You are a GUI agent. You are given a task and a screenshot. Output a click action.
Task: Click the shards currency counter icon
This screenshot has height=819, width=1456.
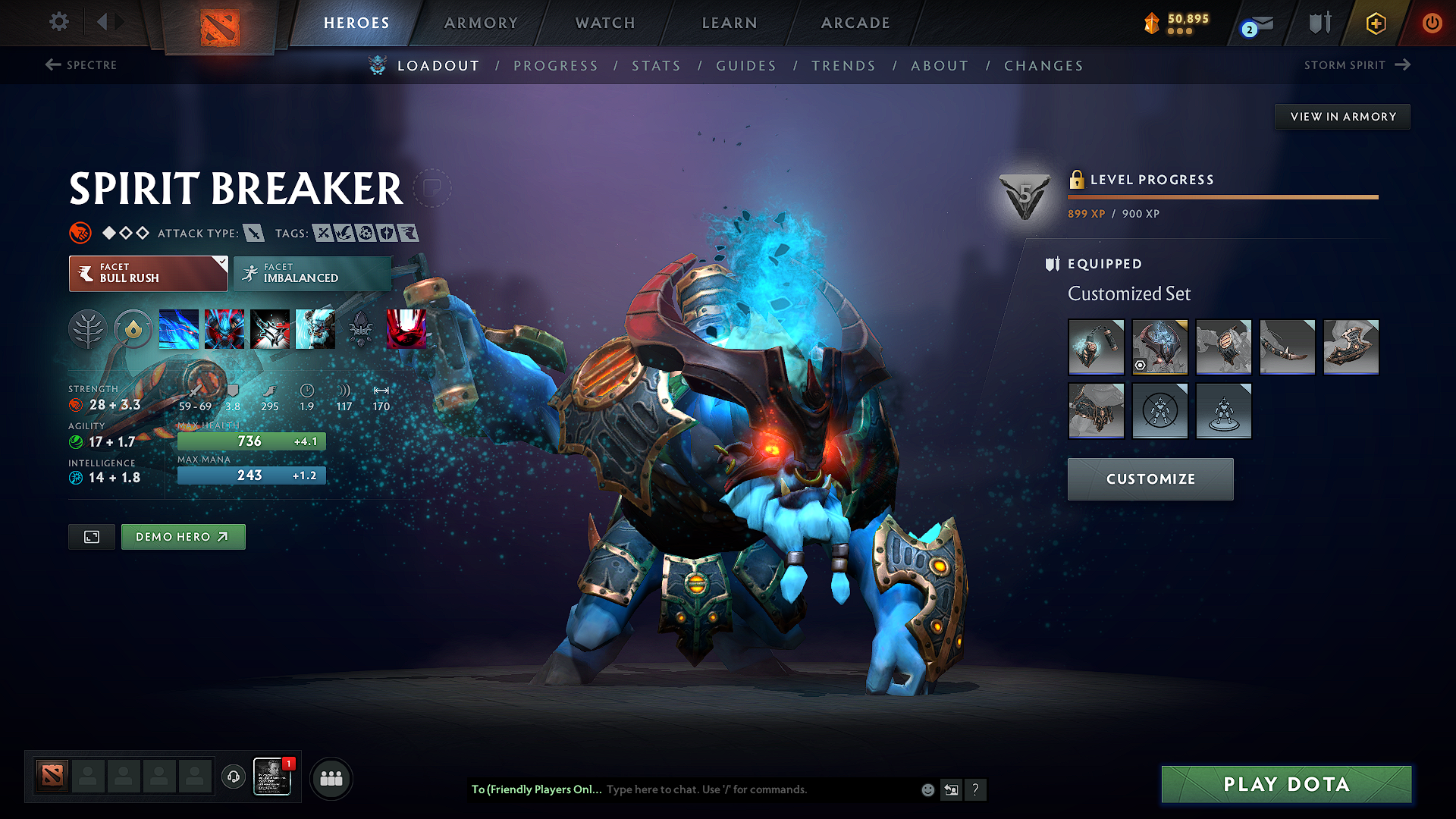coord(1151,22)
